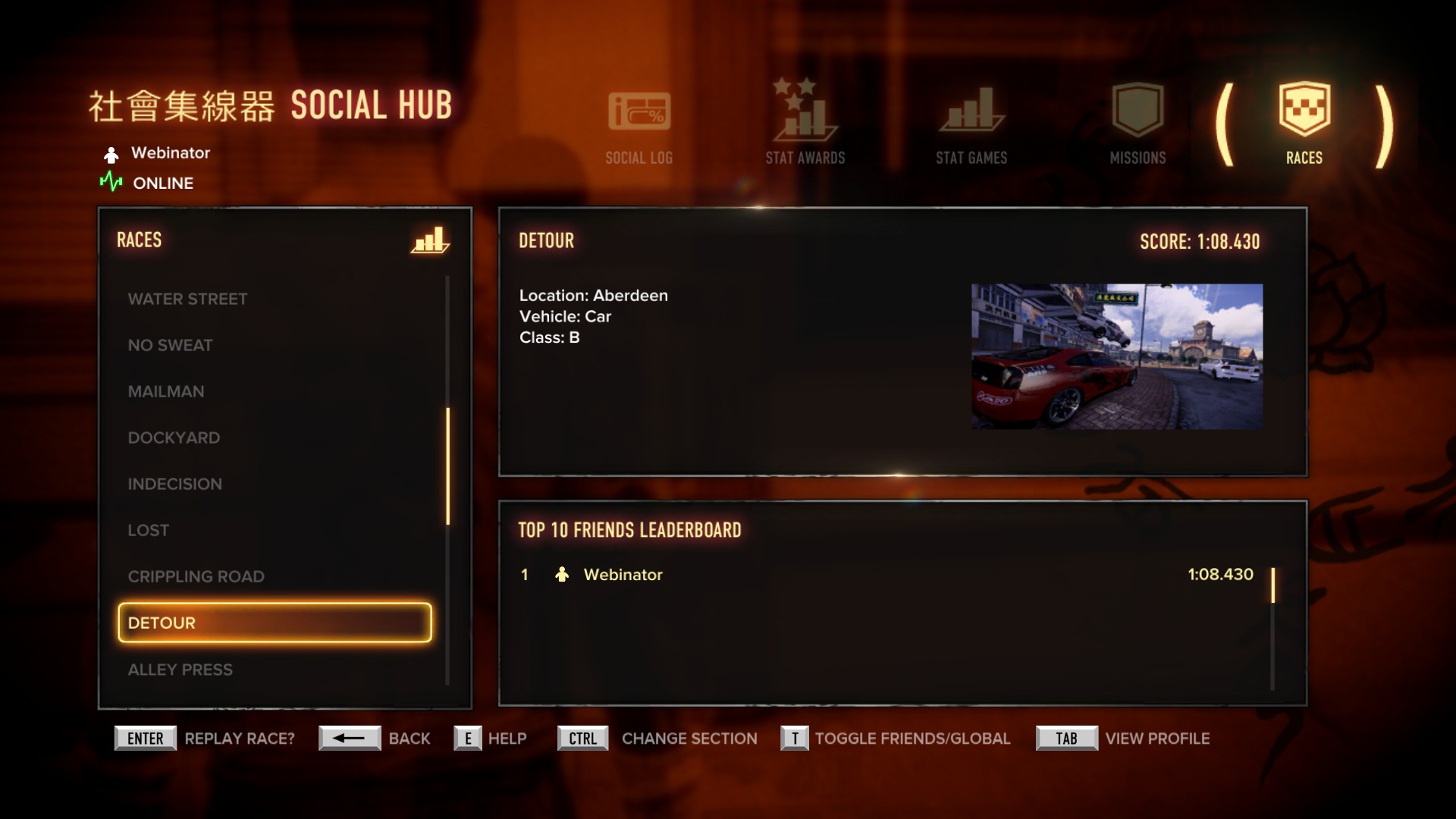
Task: Click the highlighted Detour race
Action: 275,623
